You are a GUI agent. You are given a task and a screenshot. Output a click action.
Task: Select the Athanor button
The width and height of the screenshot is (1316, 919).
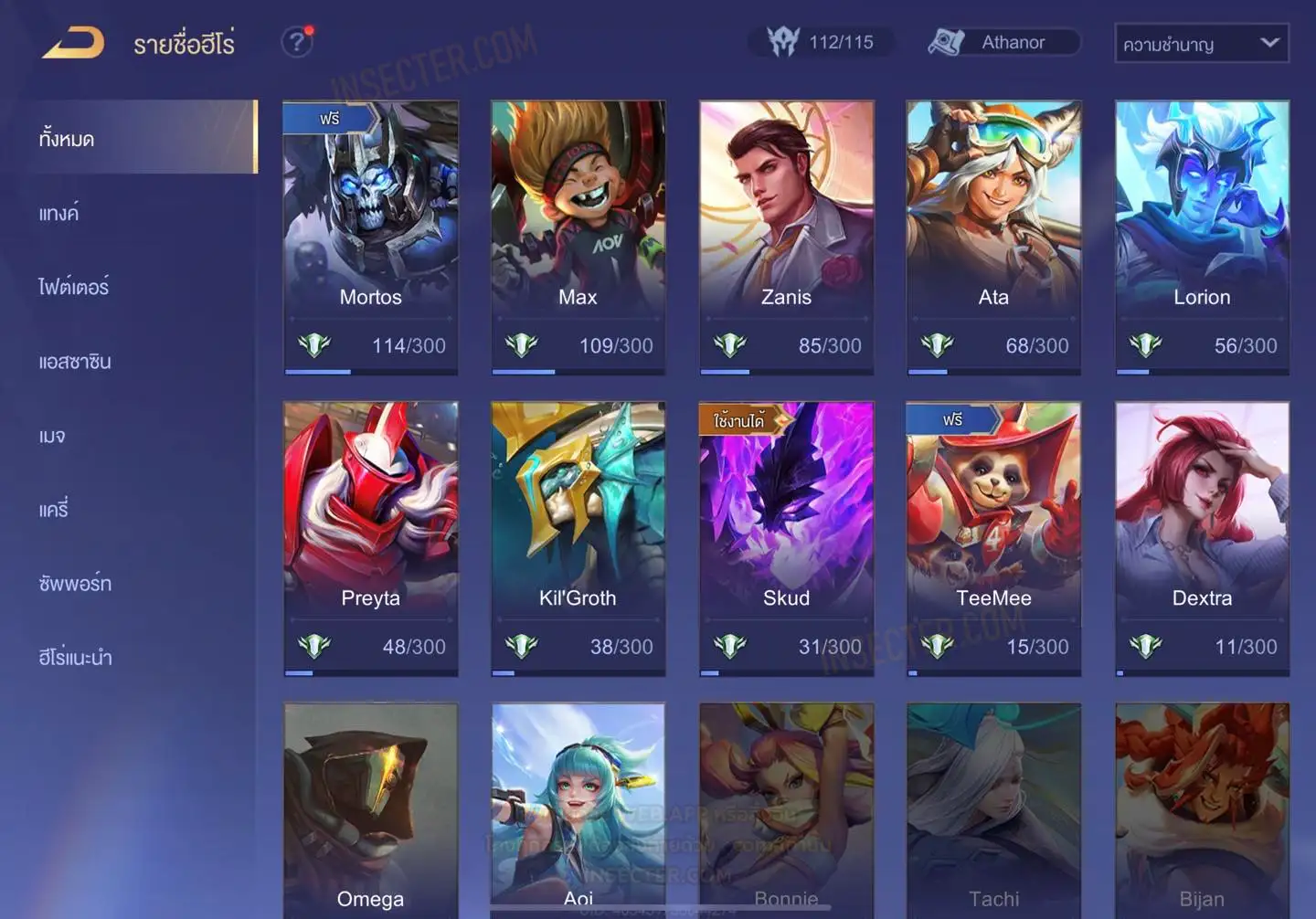[1003, 42]
